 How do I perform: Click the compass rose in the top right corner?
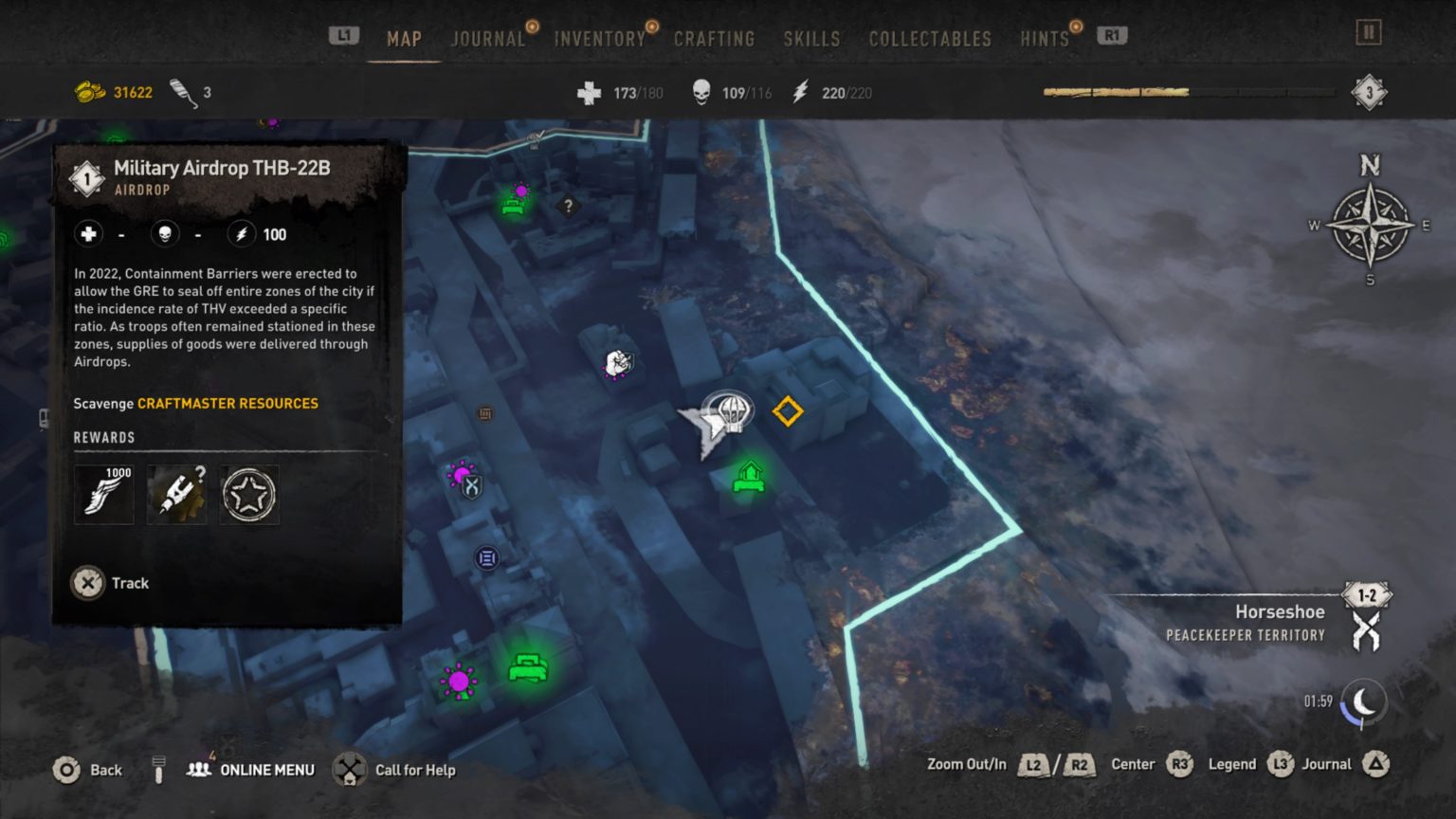(1369, 227)
